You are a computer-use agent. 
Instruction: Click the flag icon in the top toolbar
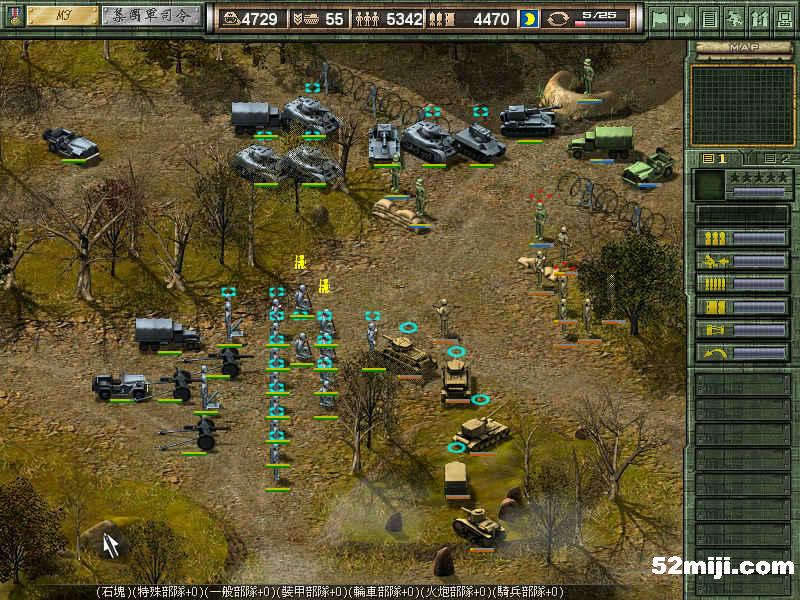(660, 18)
